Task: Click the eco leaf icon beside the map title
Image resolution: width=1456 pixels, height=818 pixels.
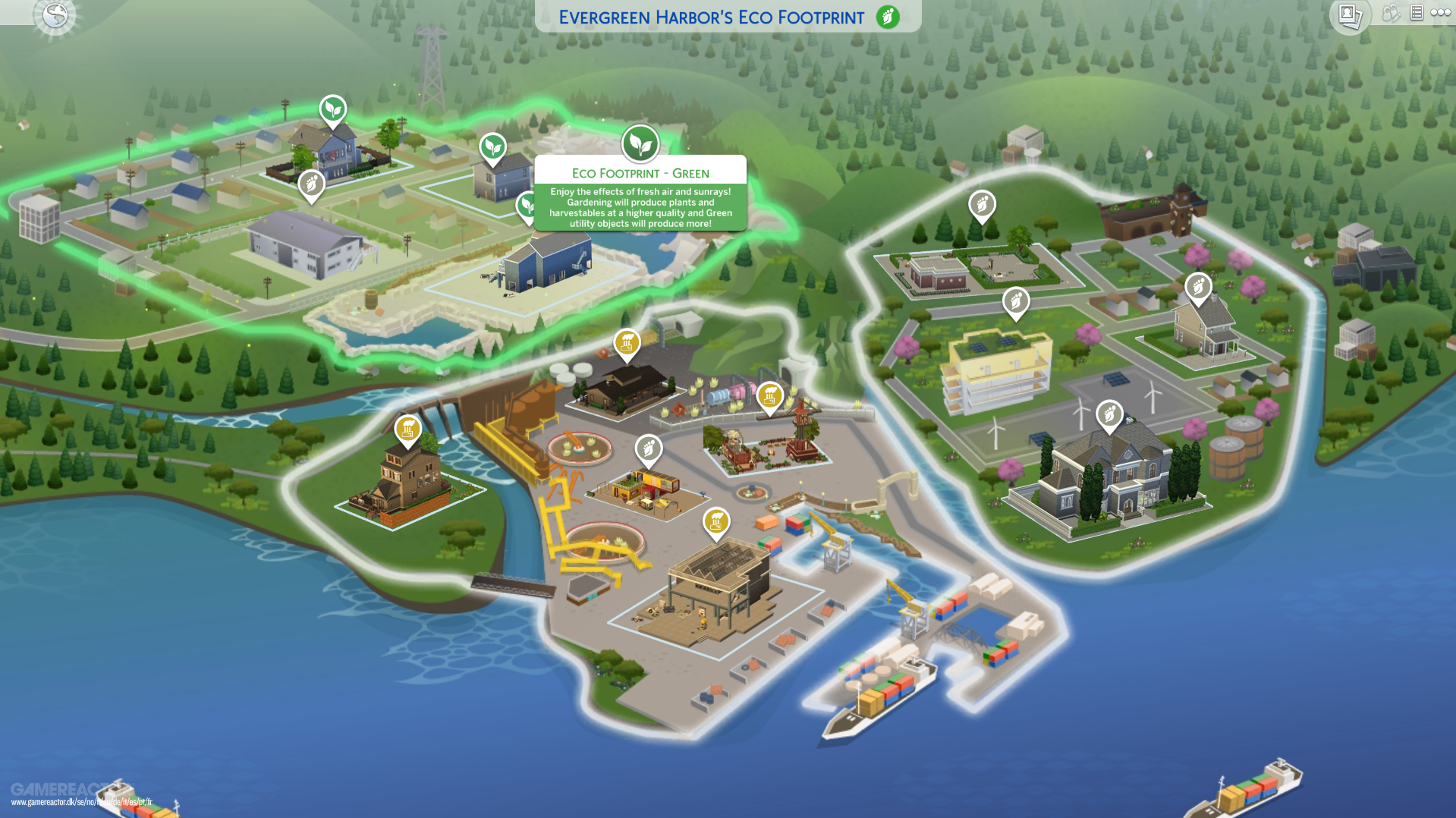Action: coord(887,17)
